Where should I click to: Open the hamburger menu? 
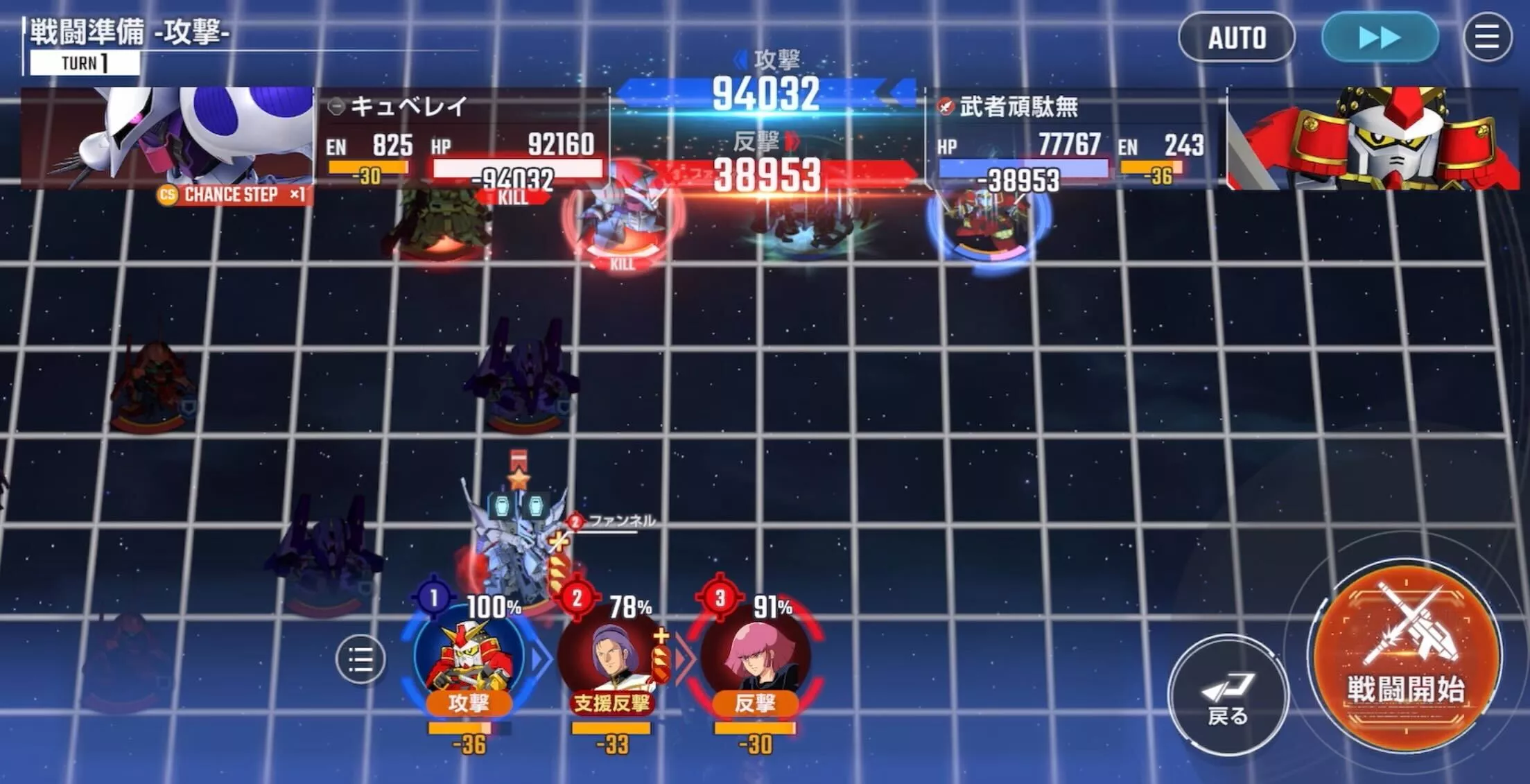[x=1488, y=38]
